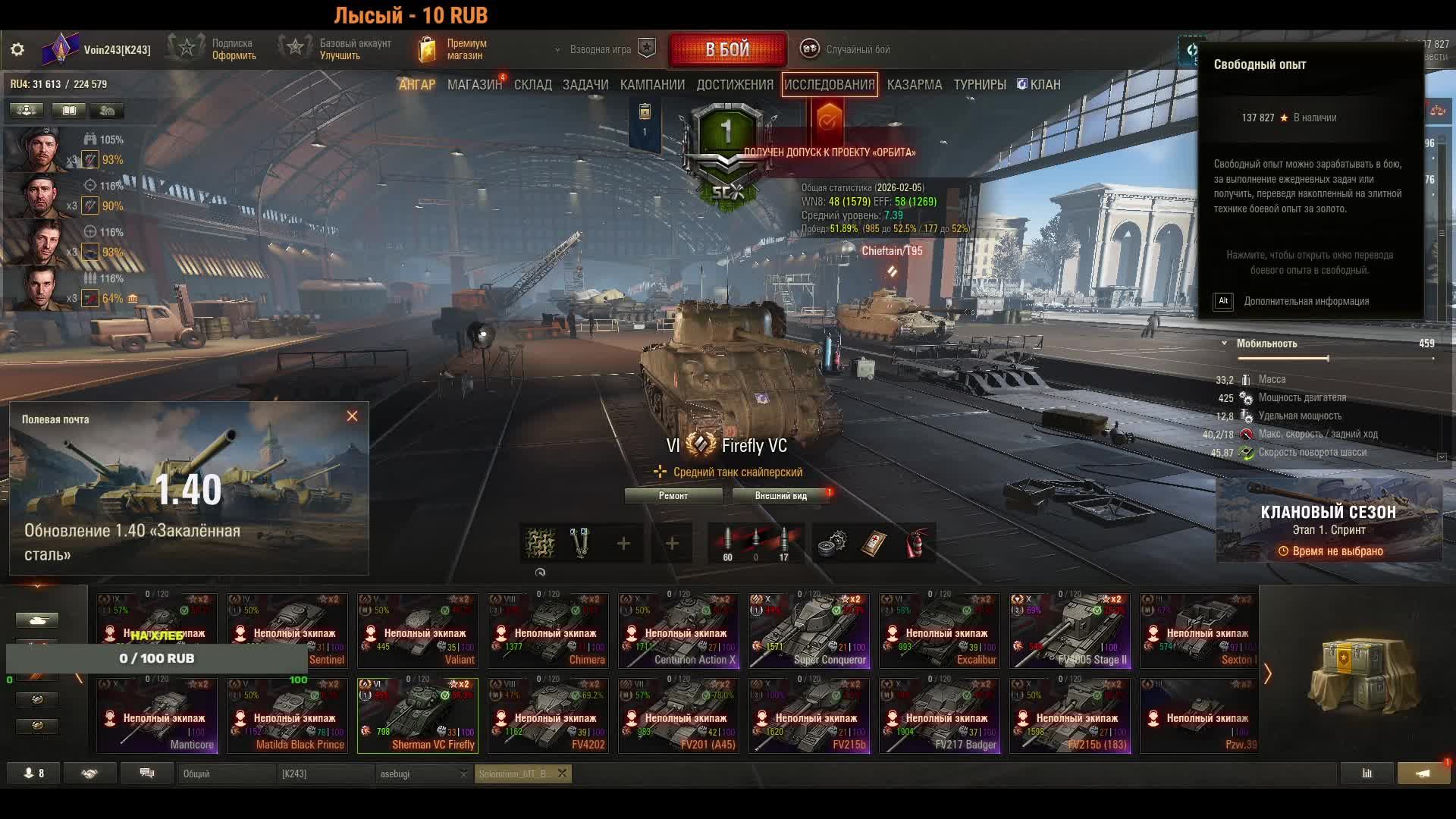Open the Клановый сезон banner

pyautogui.click(x=1328, y=521)
